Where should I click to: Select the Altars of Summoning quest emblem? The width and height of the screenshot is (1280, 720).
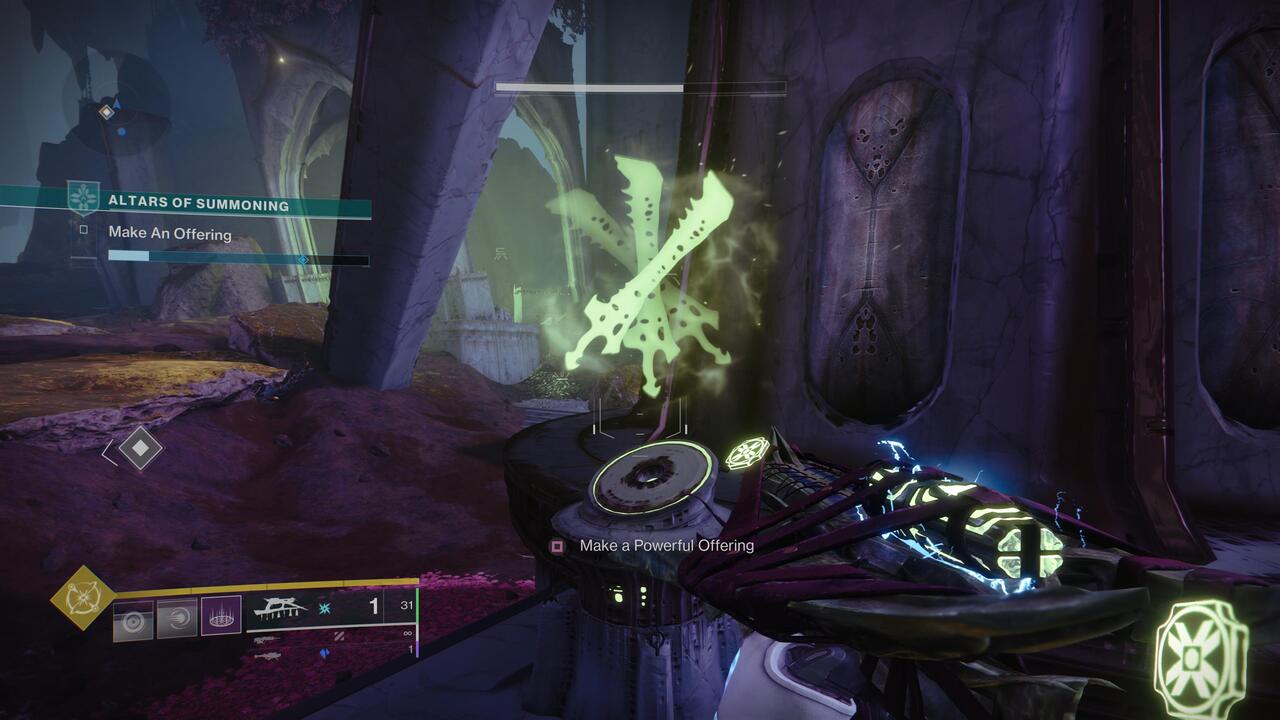click(84, 196)
